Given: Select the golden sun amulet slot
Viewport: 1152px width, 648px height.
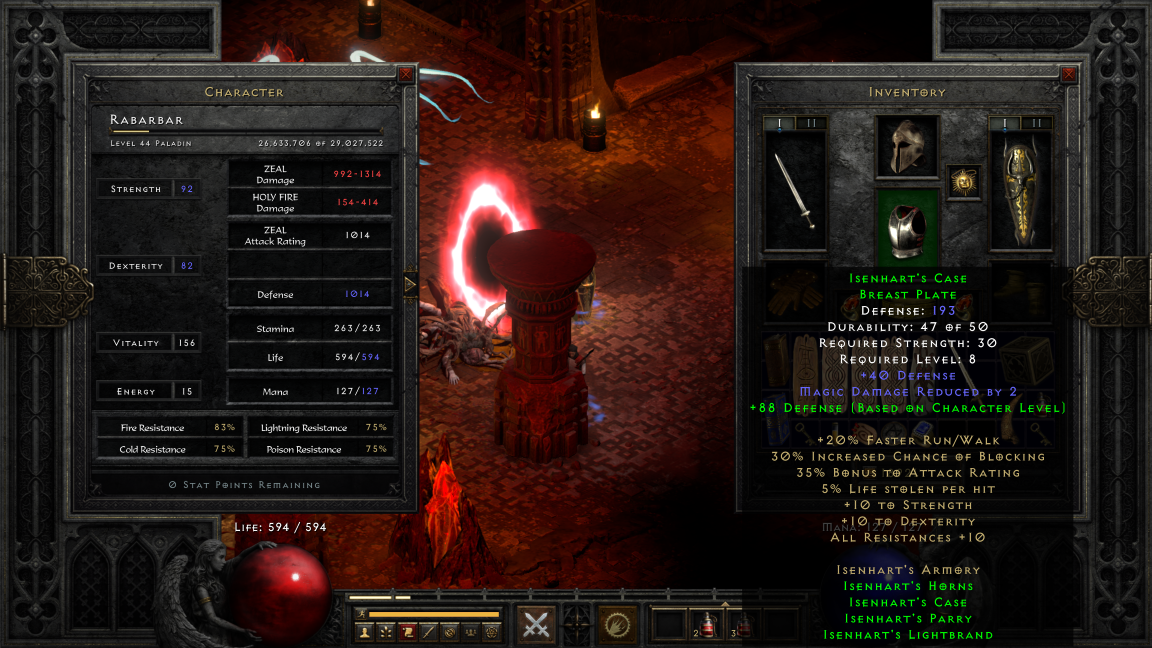Looking at the screenshot, I should tap(964, 182).
